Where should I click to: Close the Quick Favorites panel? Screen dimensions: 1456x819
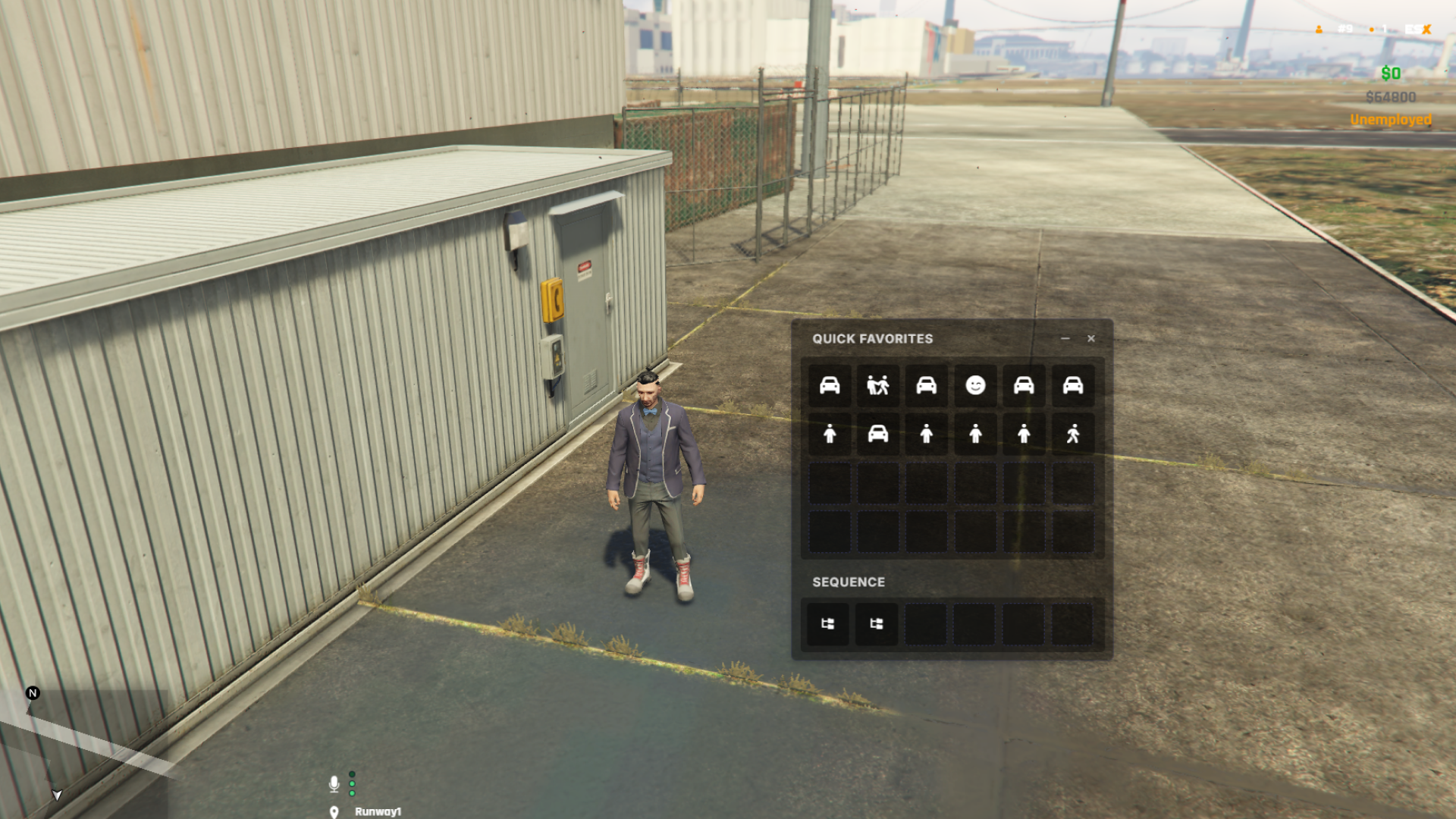point(1090,339)
